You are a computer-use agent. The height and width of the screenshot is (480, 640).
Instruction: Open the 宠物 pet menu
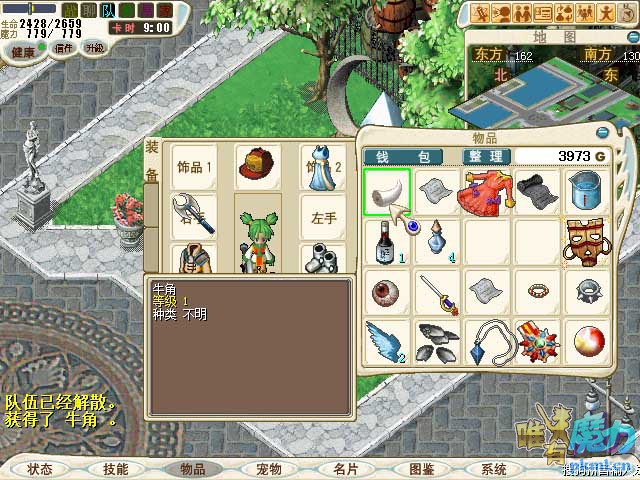point(269,468)
